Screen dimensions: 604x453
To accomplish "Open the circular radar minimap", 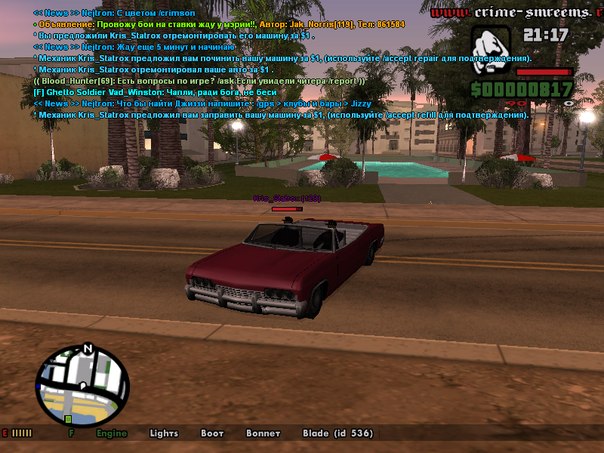I will 83,384.
